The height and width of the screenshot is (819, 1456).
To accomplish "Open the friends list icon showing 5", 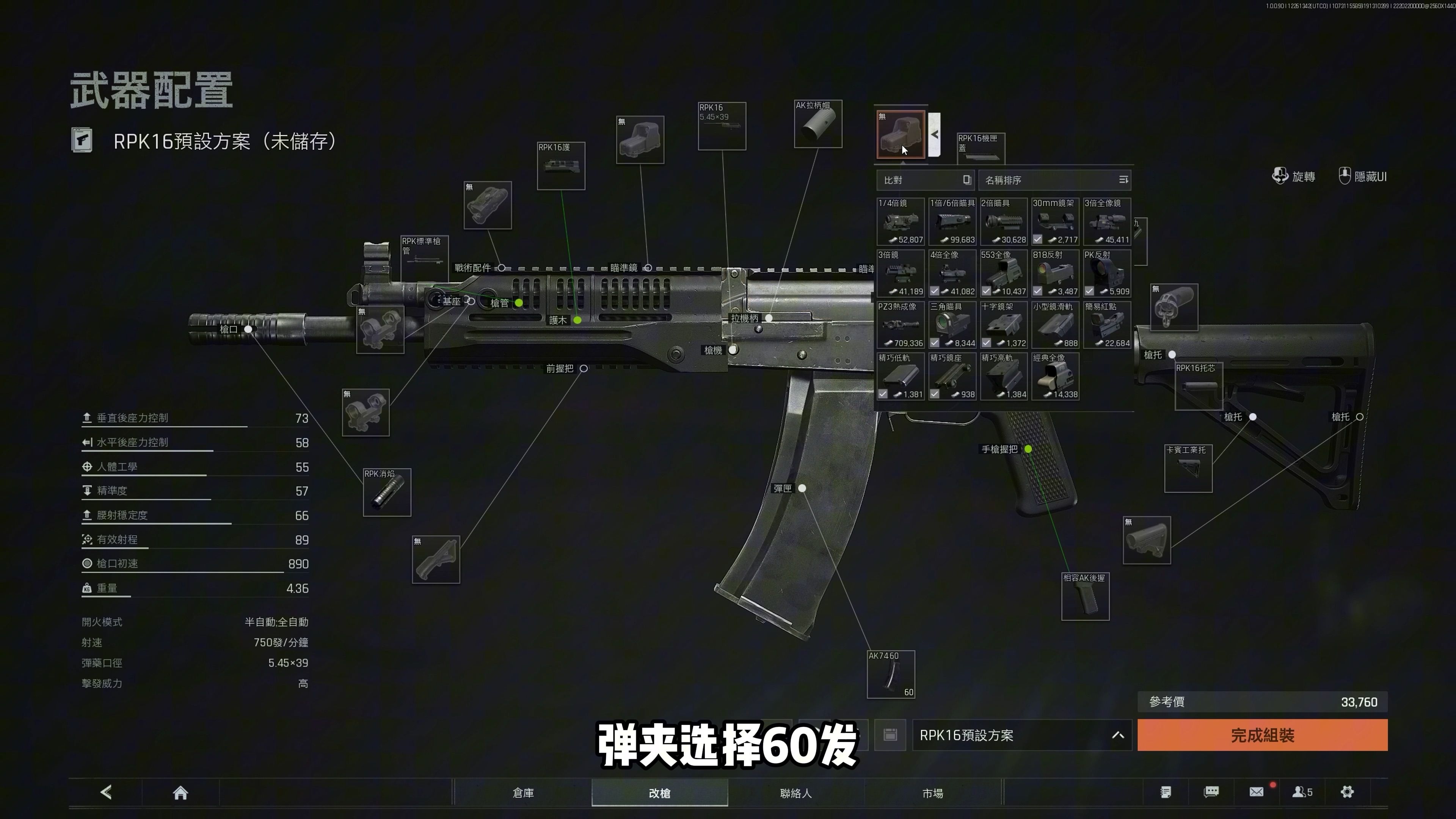I will [x=1303, y=792].
